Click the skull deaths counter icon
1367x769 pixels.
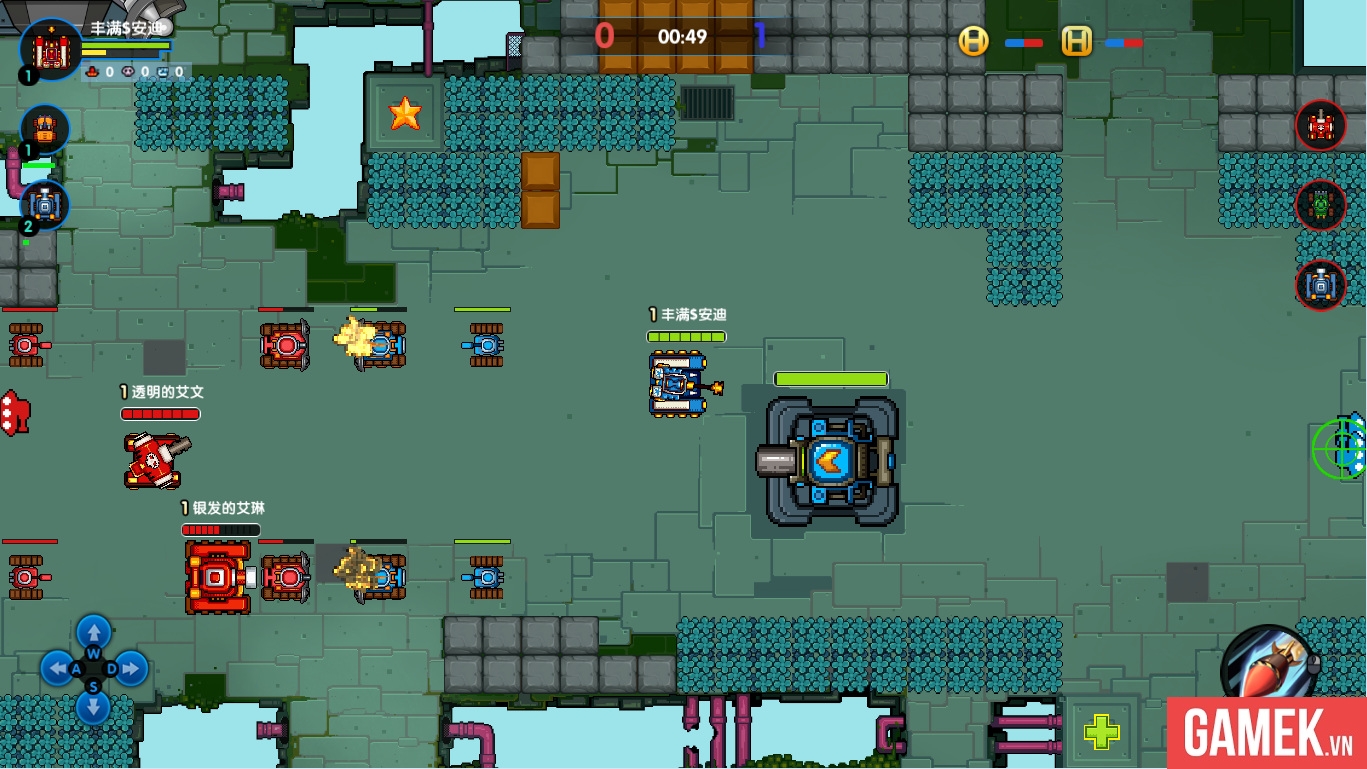[128, 72]
